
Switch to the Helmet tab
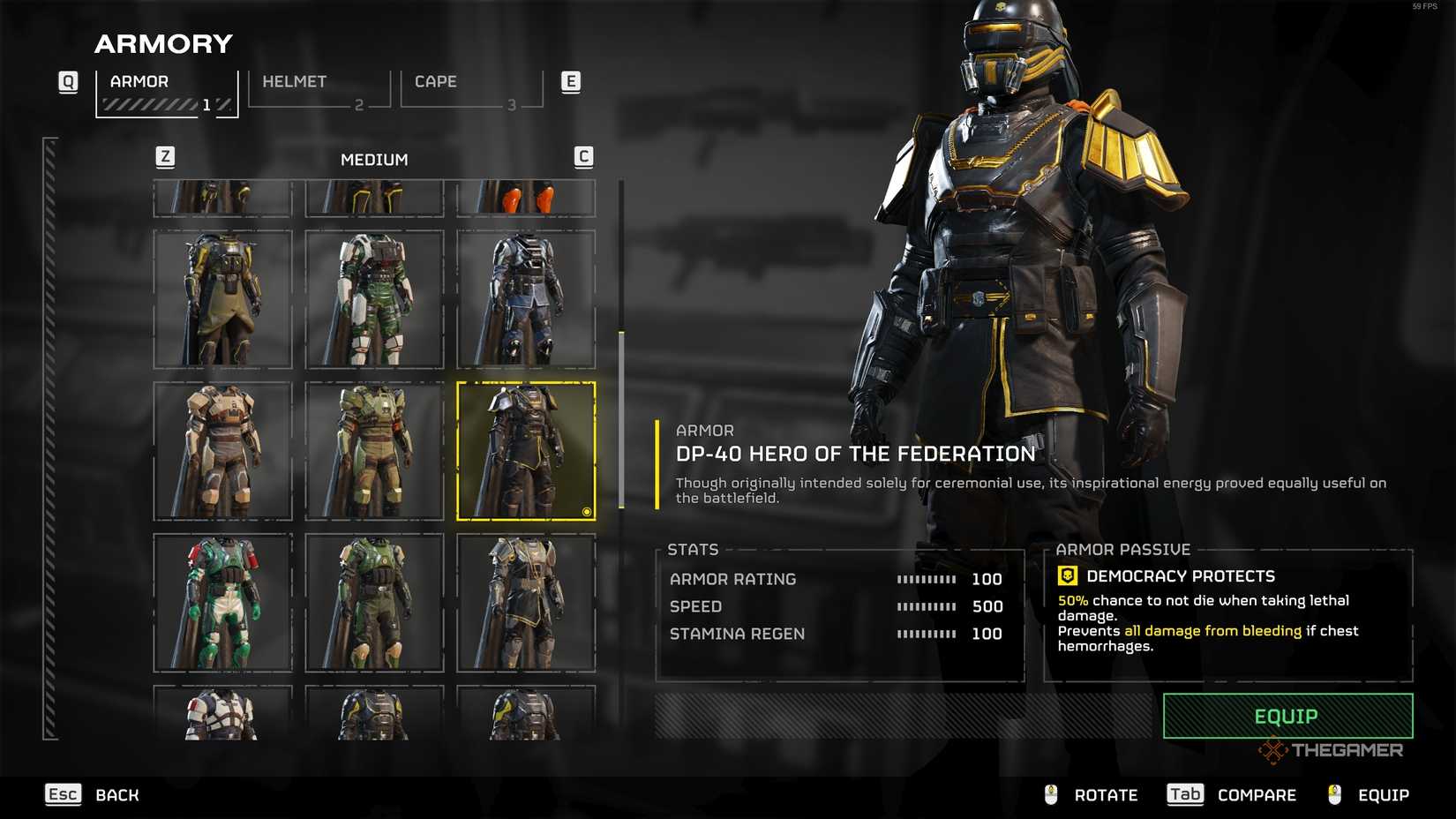[x=319, y=89]
